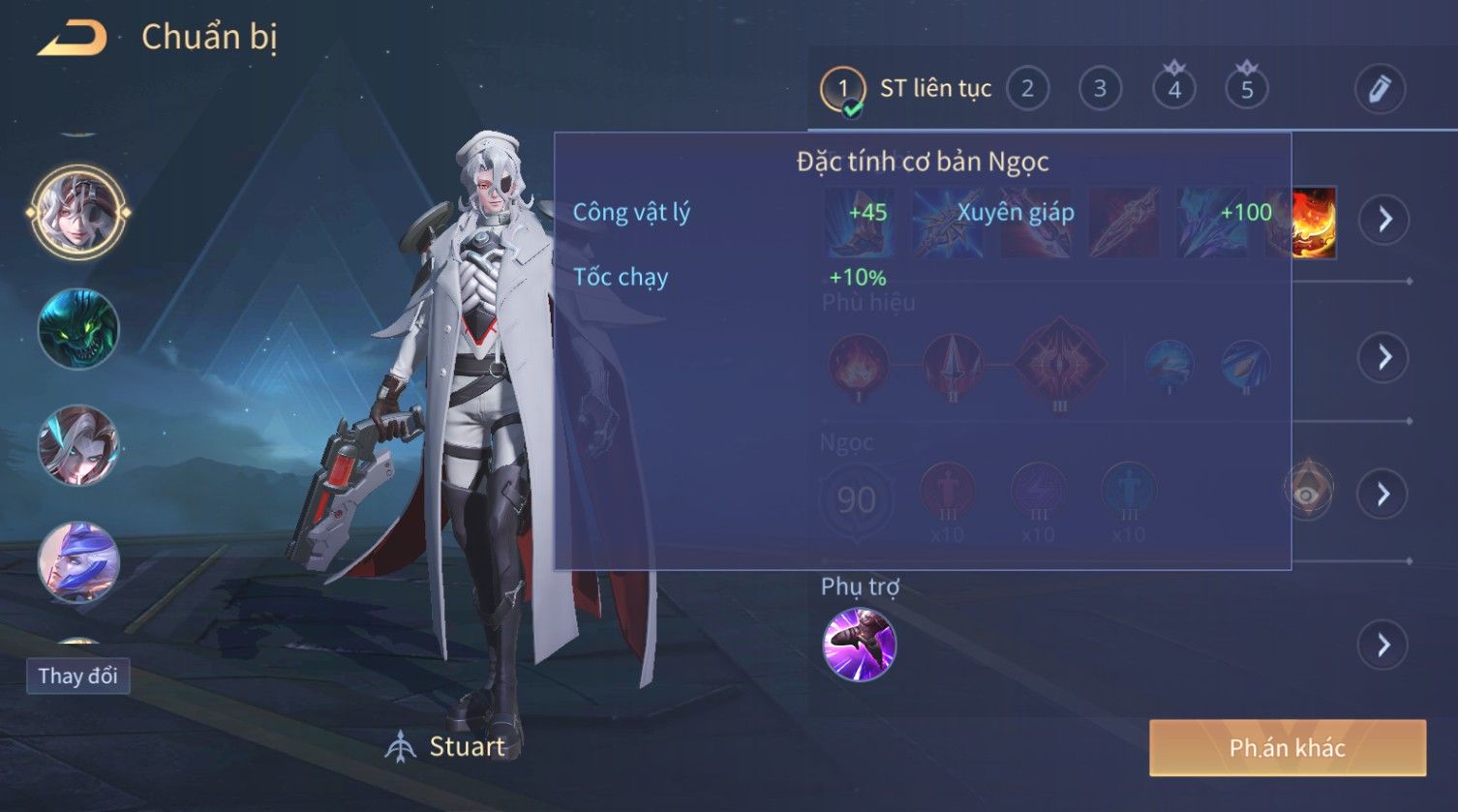Expand the Ngọc rune section arrow

click(x=1384, y=495)
